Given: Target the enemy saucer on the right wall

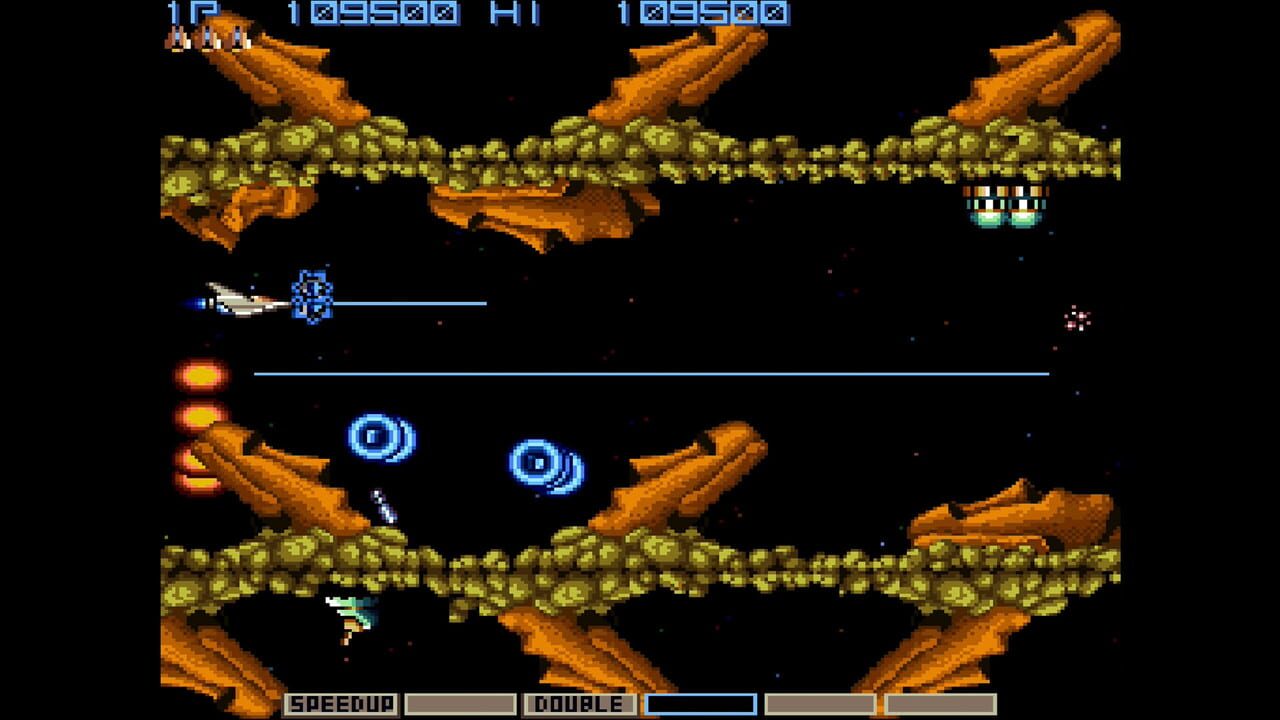Looking at the screenshot, I should [x=1005, y=208].
